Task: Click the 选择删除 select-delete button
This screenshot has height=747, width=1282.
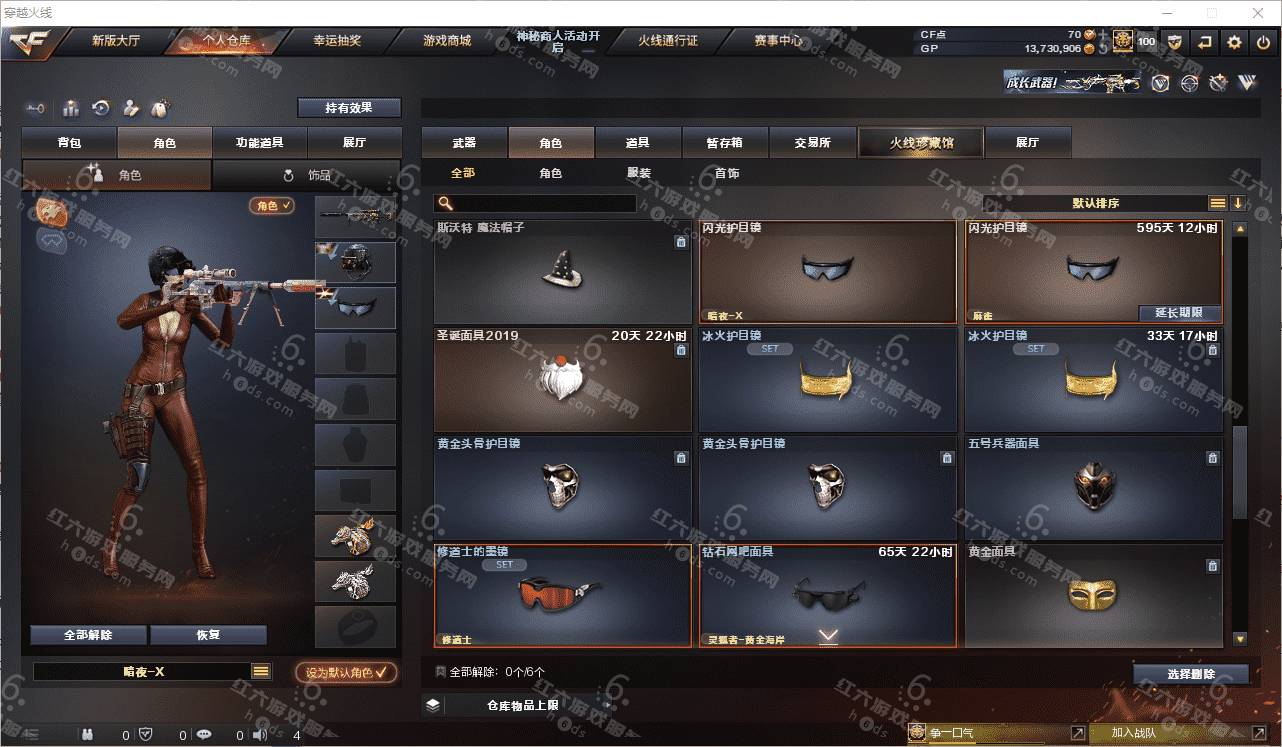Action: pos(1190,674)
